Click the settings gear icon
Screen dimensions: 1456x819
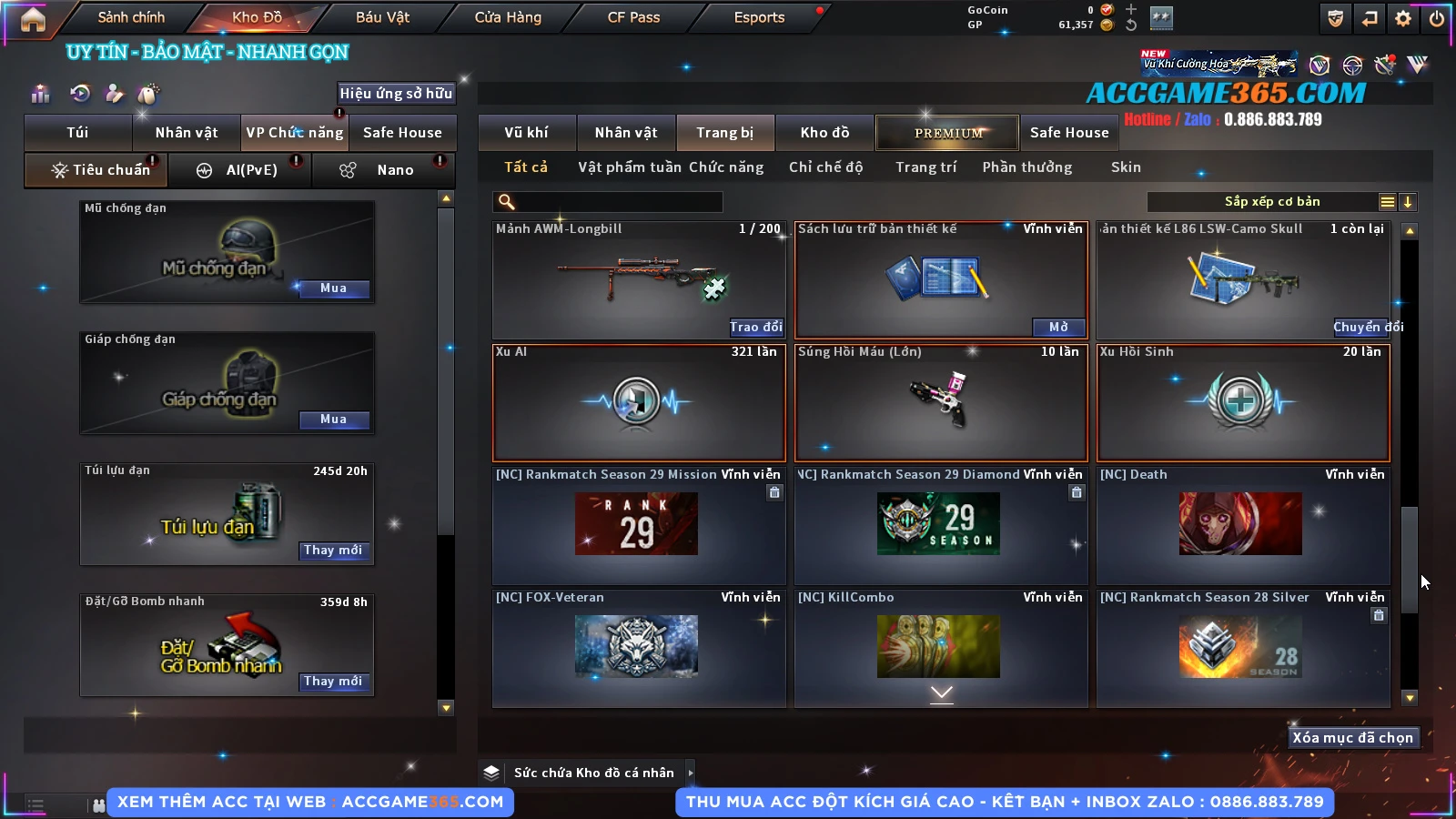point(1403,18)
